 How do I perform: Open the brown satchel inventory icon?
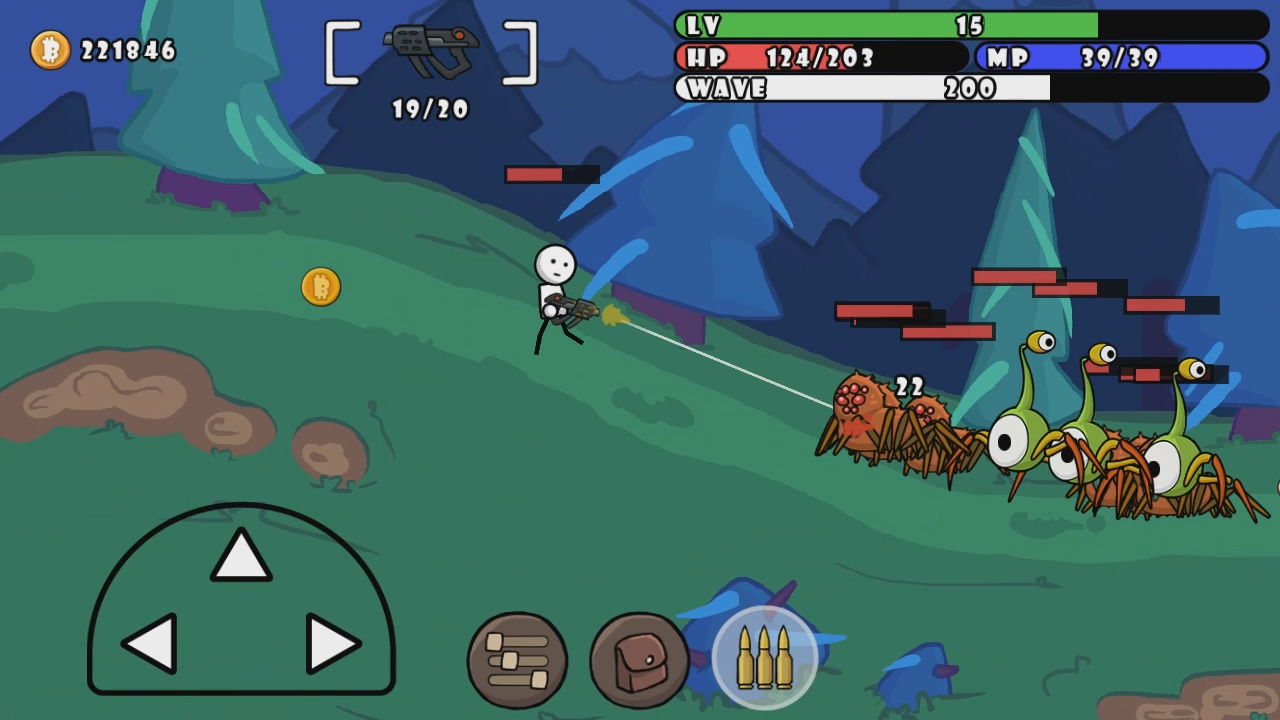(x=638, y=657)
